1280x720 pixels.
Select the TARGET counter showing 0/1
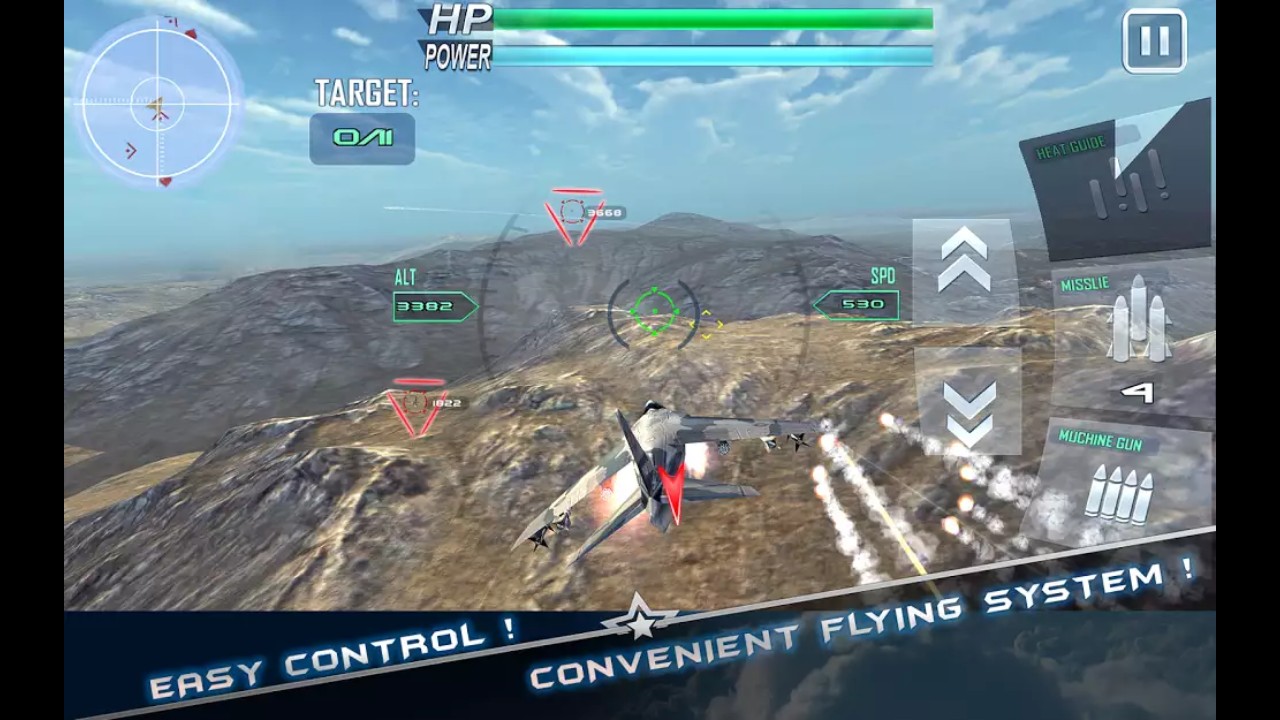(x=362, y=138)
